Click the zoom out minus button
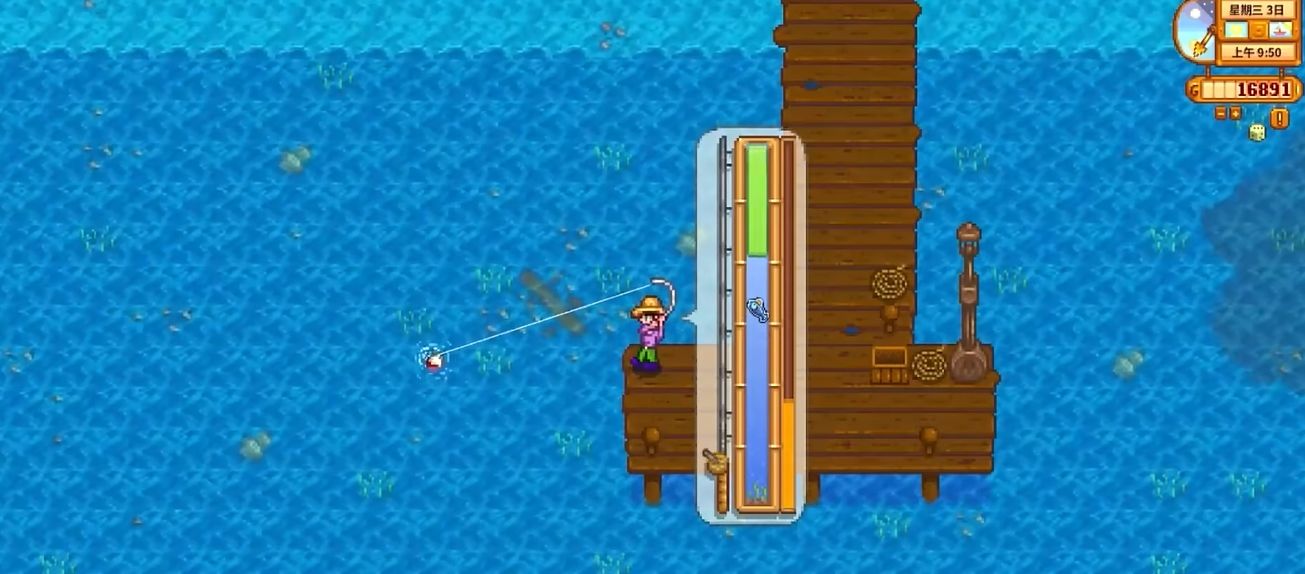 click(1221, 113)
